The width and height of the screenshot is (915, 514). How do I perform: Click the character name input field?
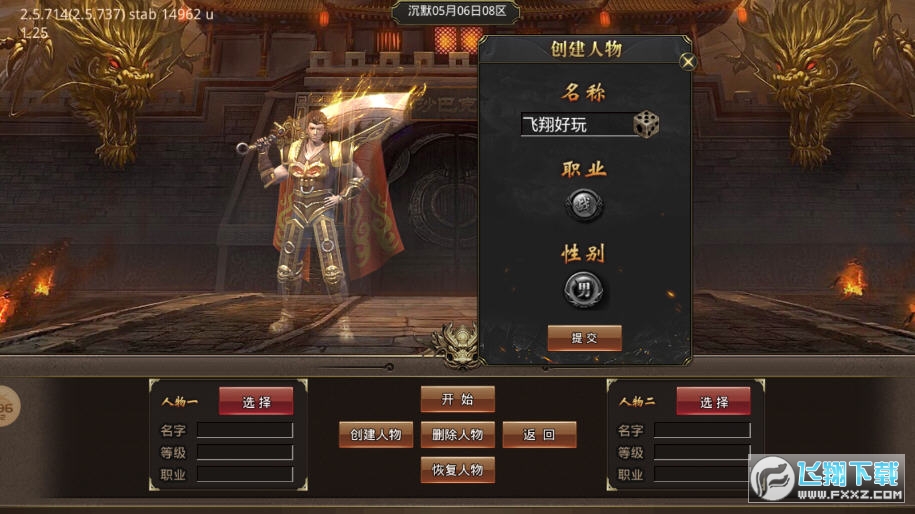577,125
